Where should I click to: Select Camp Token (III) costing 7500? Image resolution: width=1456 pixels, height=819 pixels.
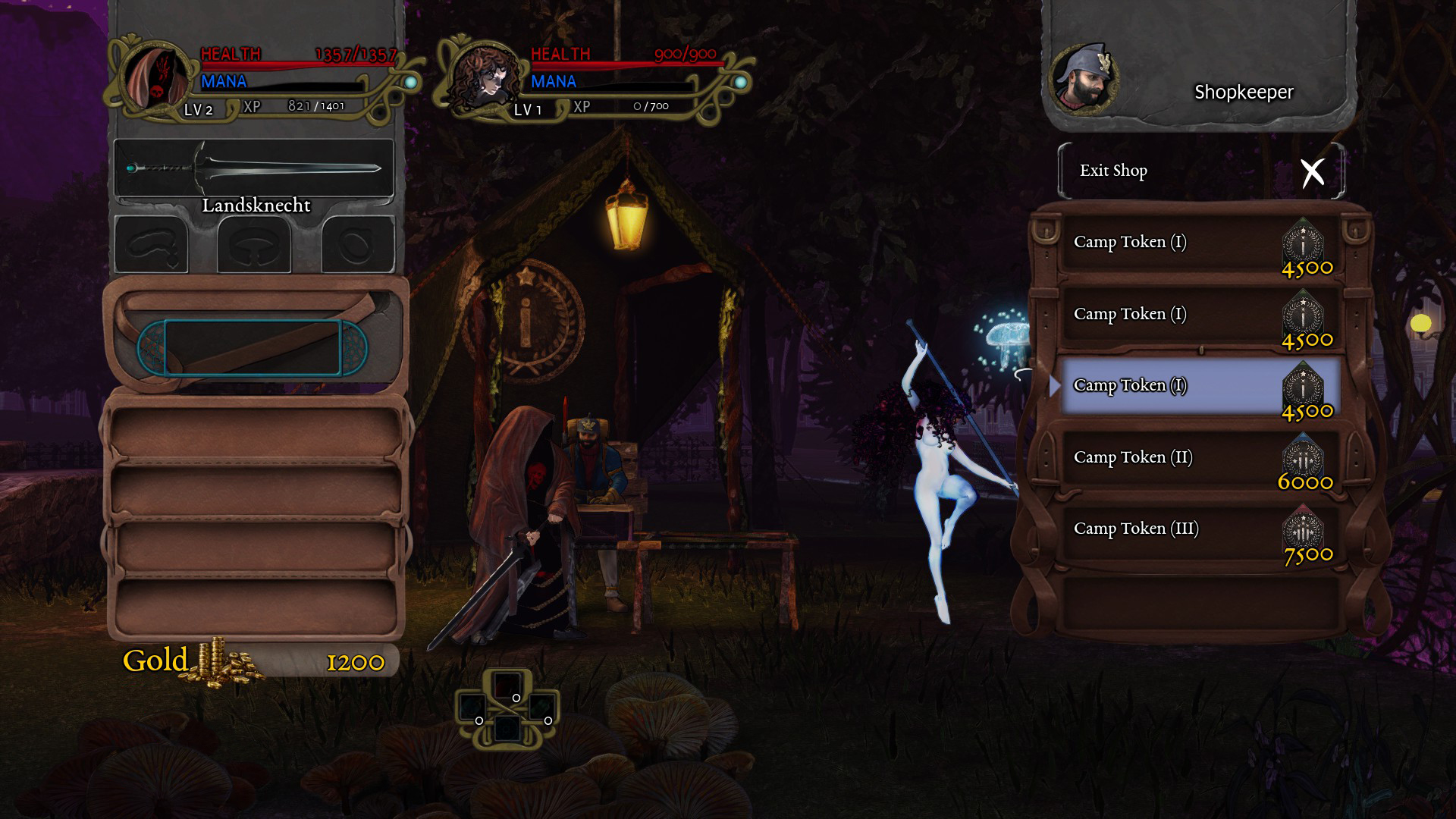(x=1135, y=529)
